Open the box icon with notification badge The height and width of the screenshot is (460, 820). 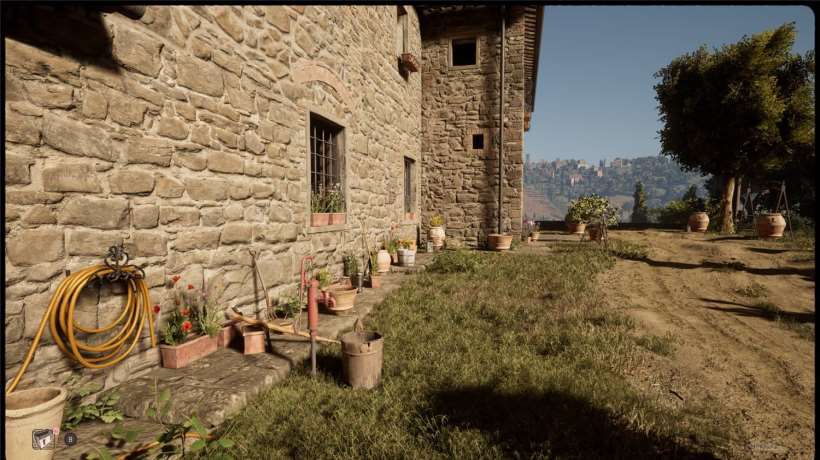click(43, 438)
